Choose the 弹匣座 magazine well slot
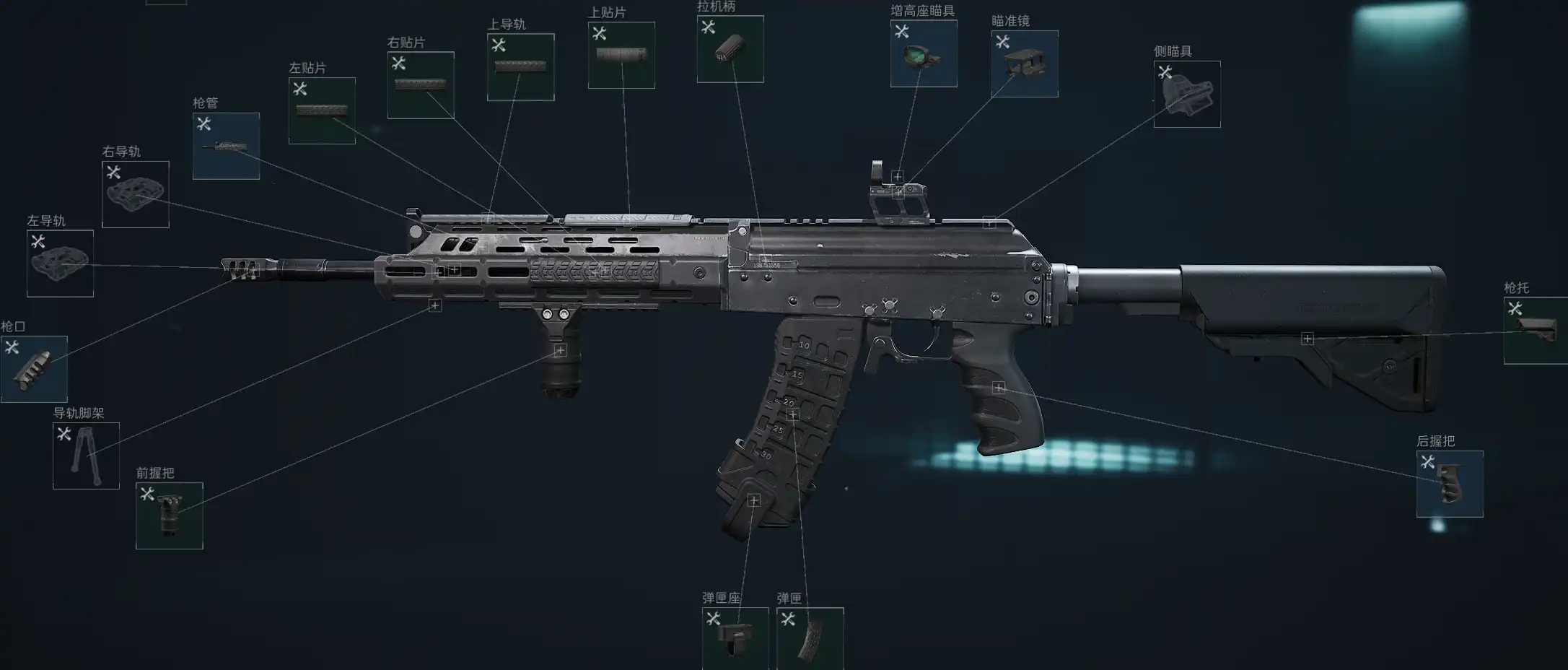The height and width of the screenshot is (670, 1568). pyautogui.click(x=735, y=638)
